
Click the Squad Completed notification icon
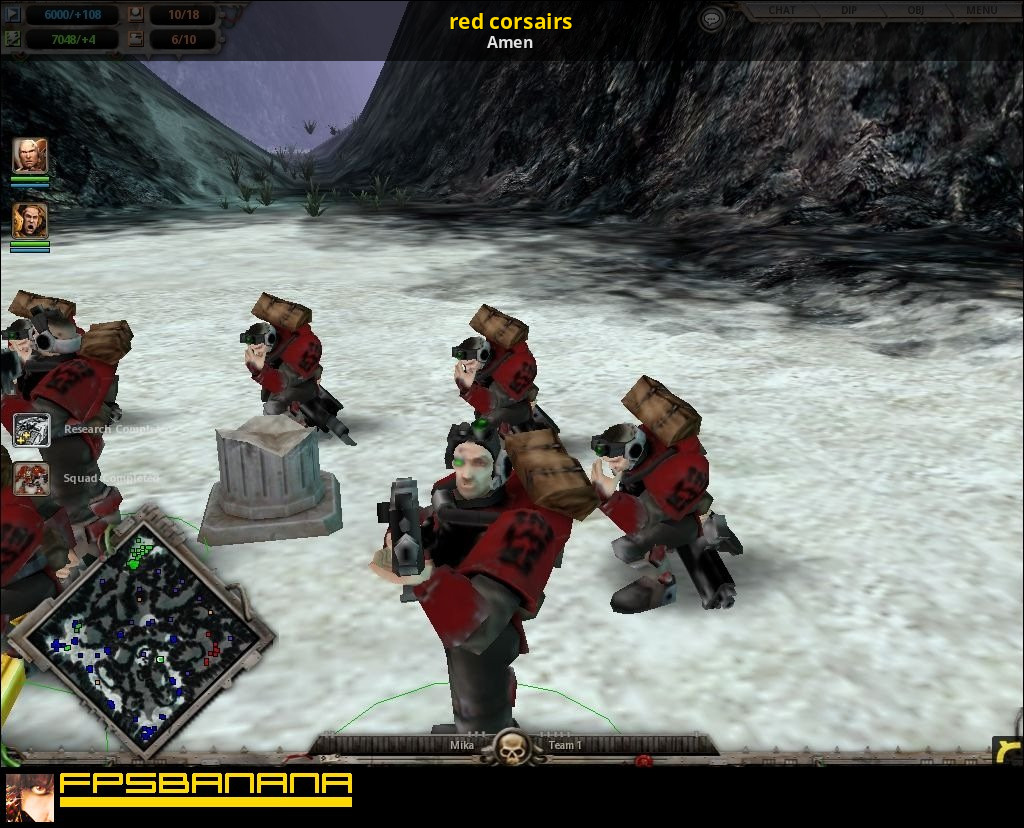31,479
